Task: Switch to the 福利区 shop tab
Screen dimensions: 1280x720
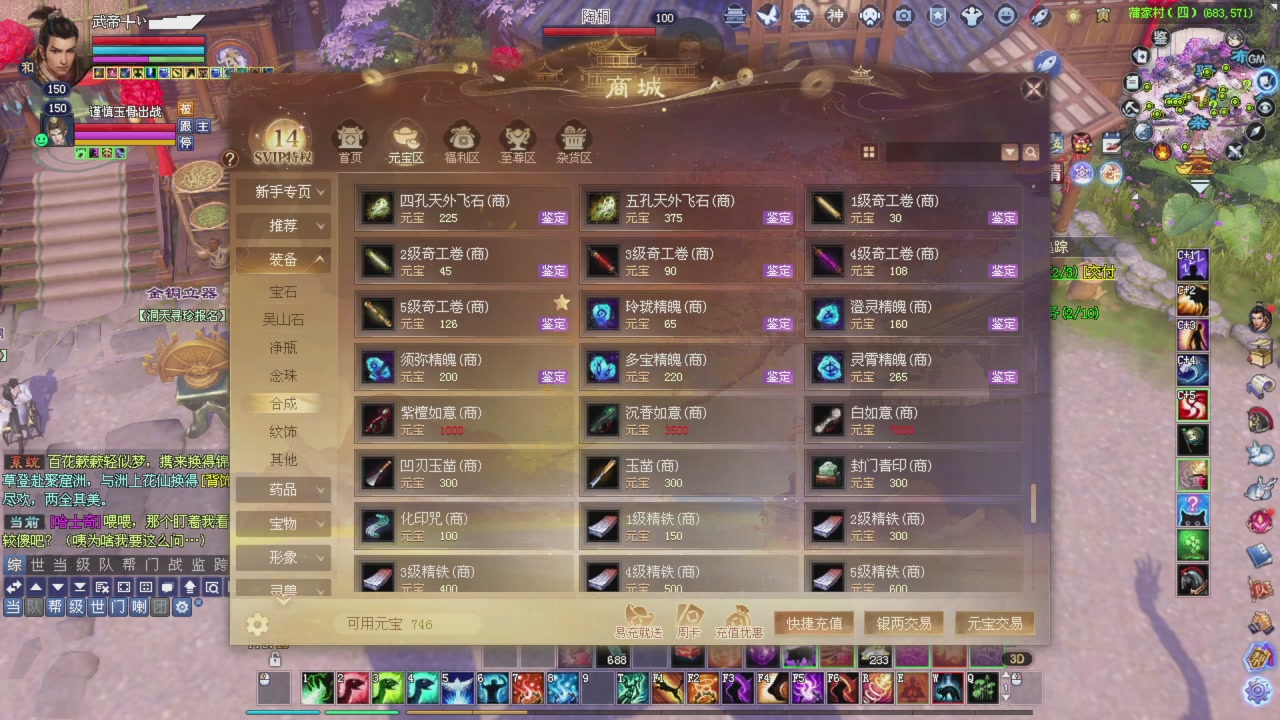Action: pos(461,142)
